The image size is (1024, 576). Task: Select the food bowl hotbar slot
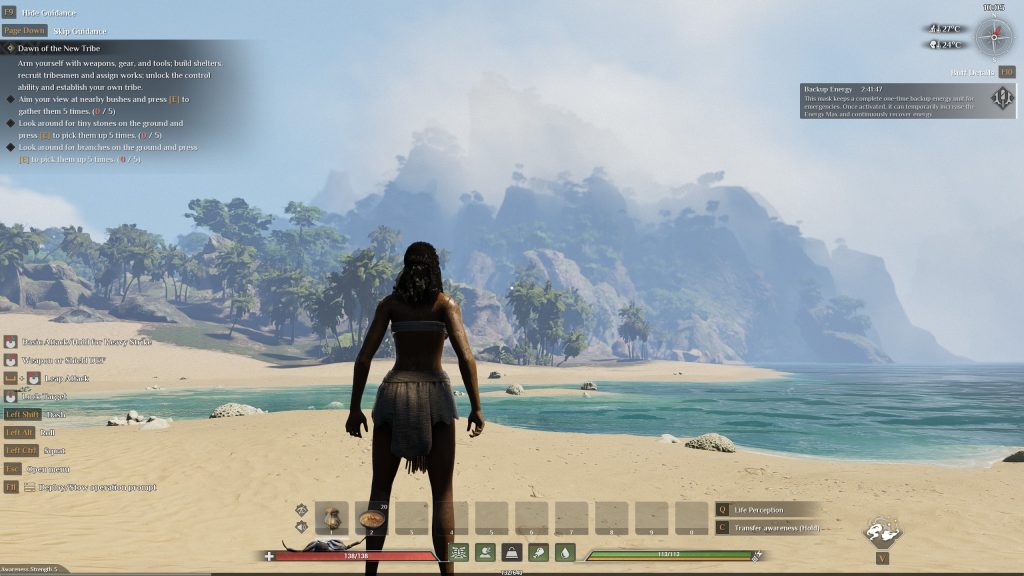372,518
